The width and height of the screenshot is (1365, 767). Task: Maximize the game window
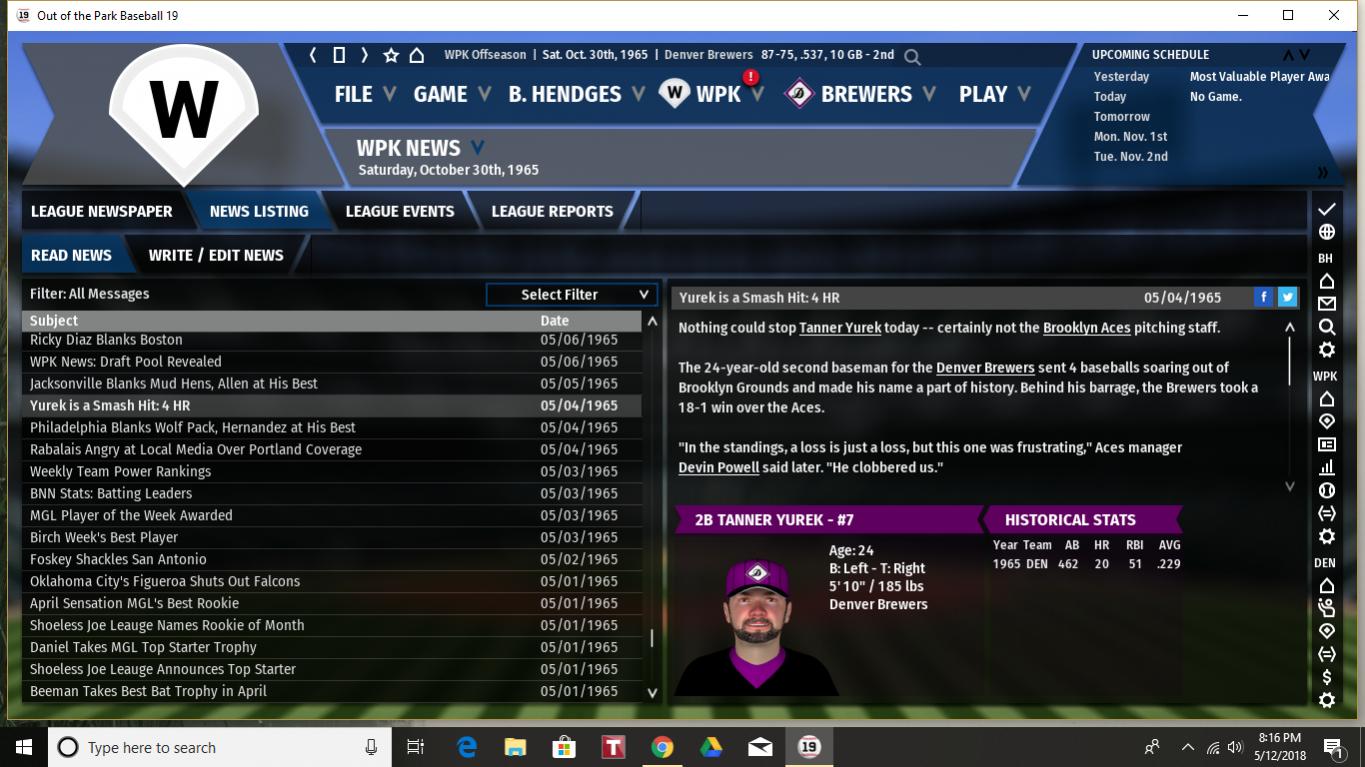[x=1288, y=15]
